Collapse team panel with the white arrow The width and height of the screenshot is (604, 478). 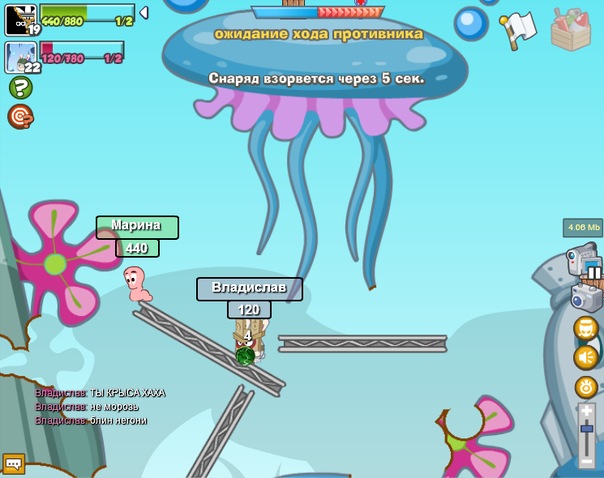[x=144, y=13]
